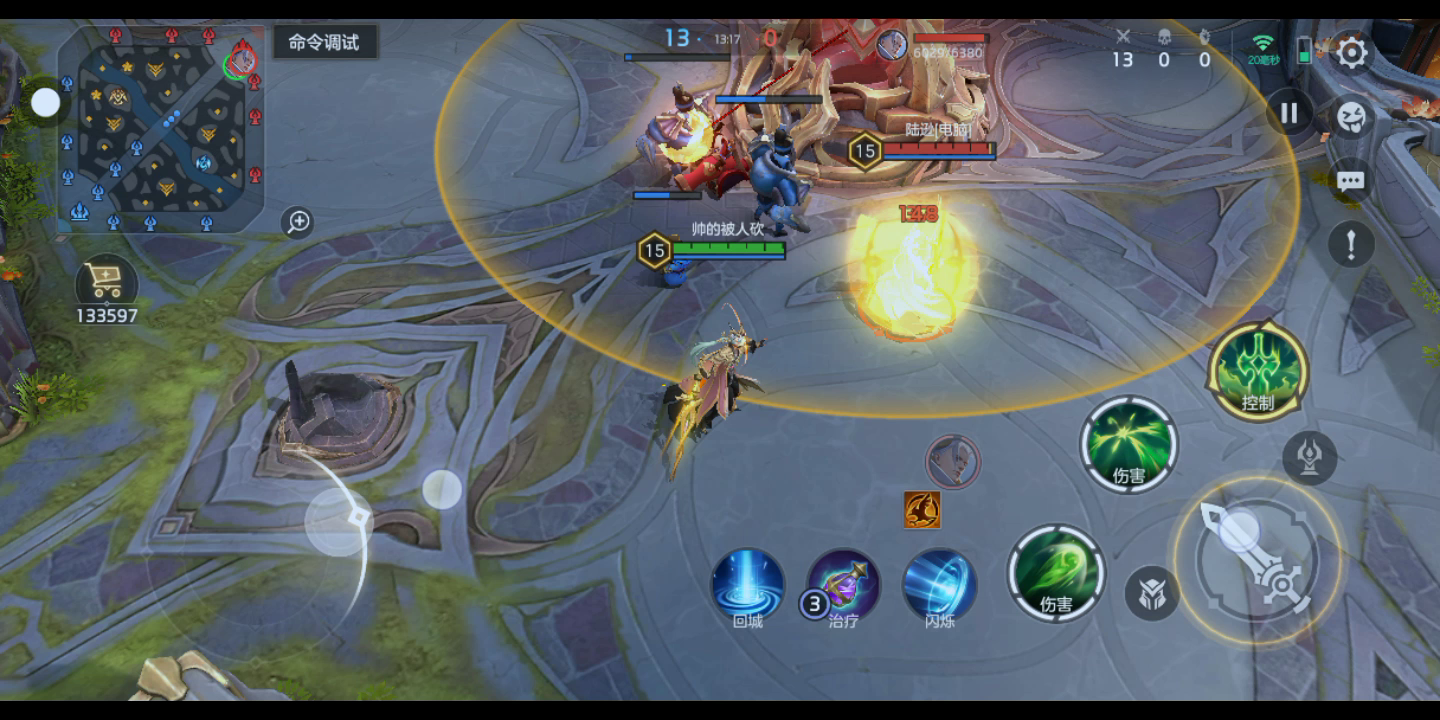
Task: Open the shop cart showing 133597 gold
Action: 106,285
